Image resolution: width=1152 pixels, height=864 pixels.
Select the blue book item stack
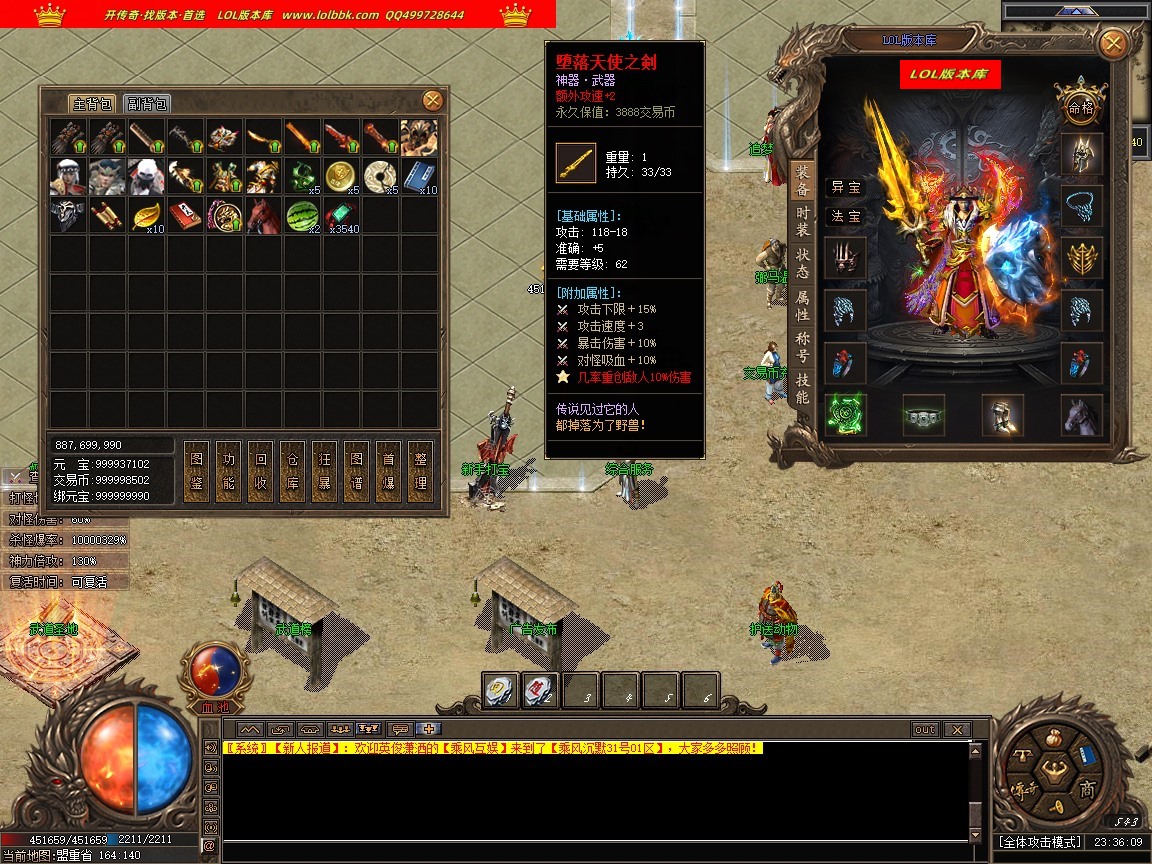click(x=419, y=175)
